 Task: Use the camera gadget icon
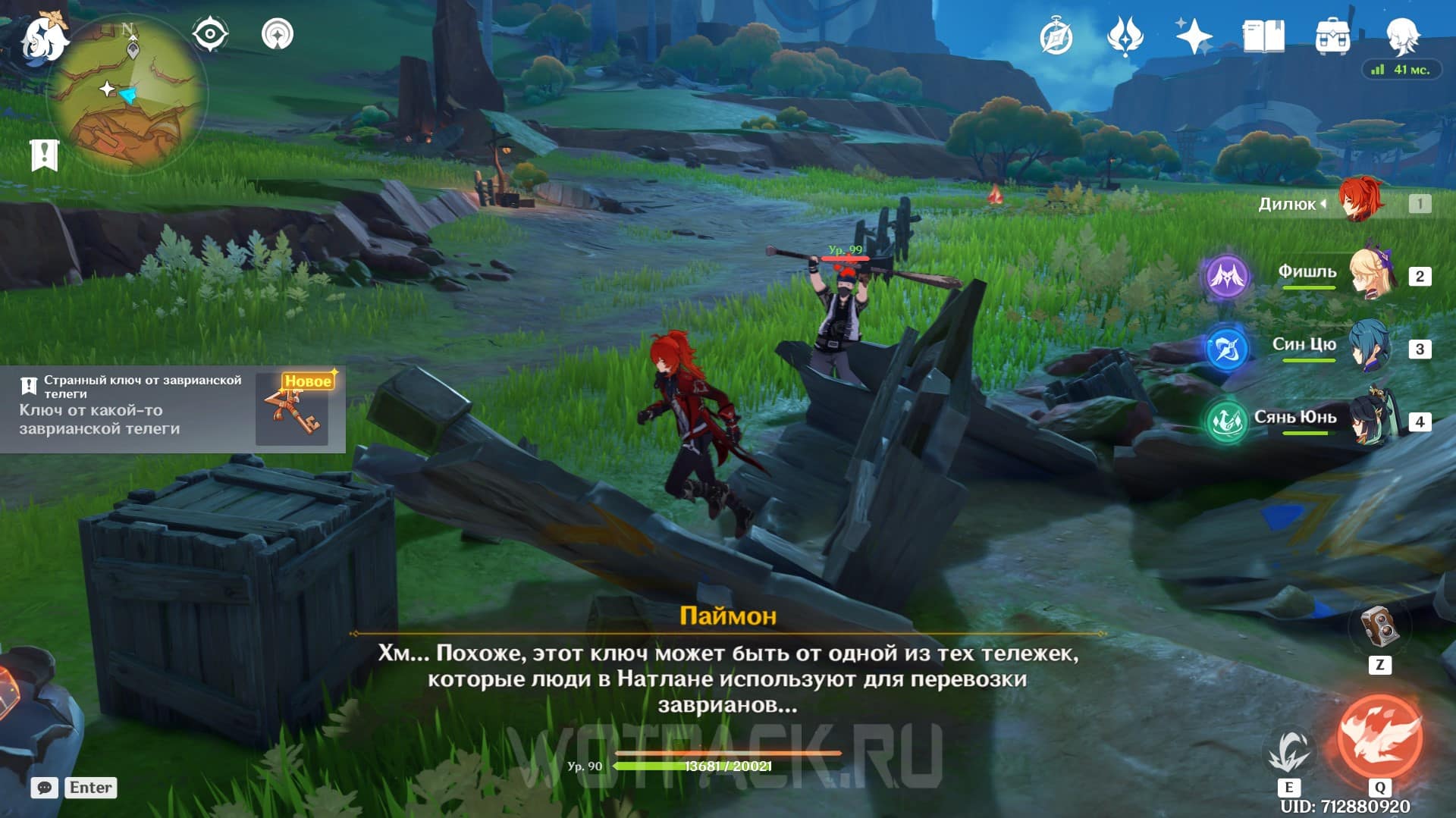click(1380, 626)
